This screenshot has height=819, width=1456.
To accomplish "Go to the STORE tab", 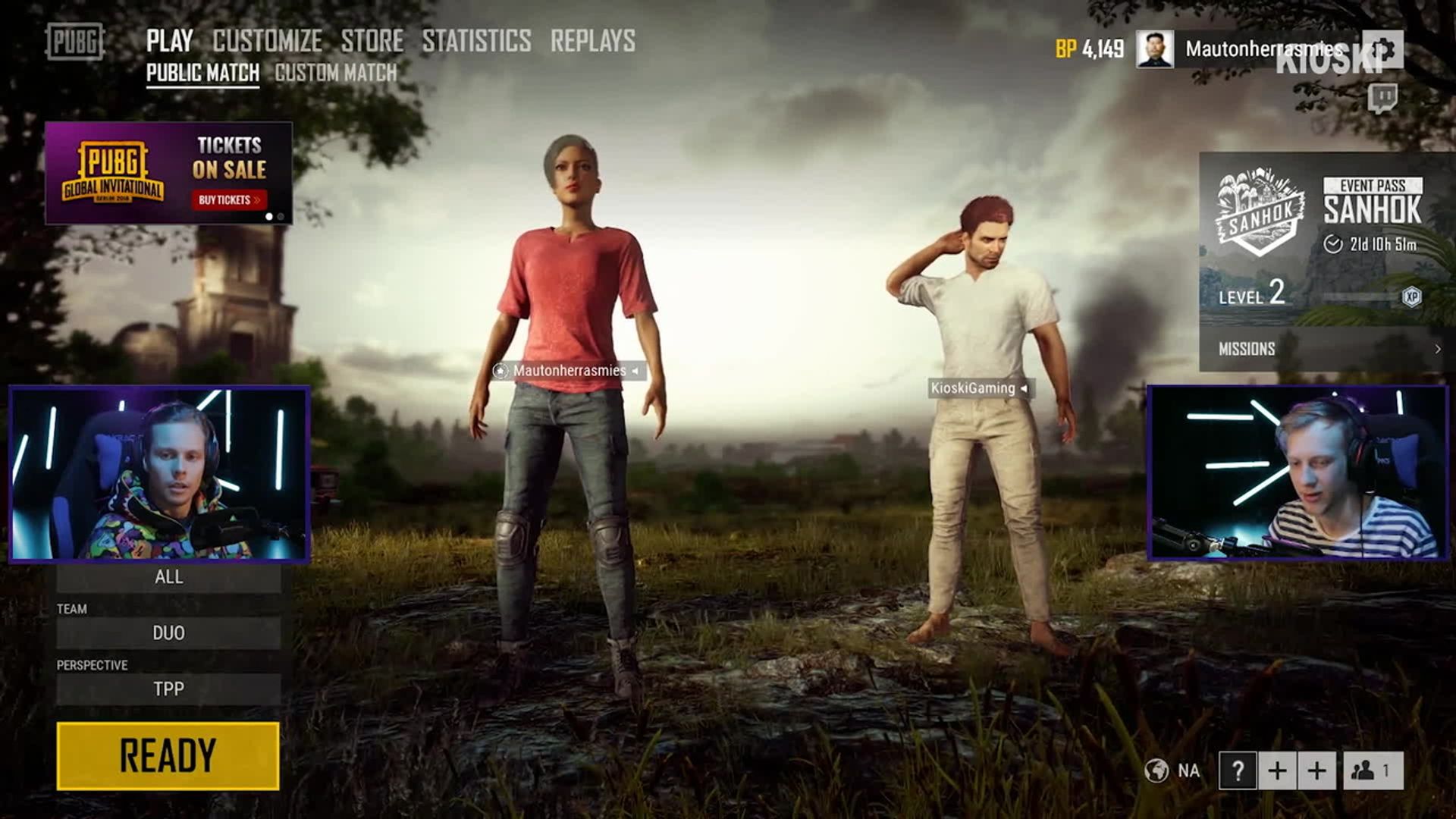I will pyautogui.click(x=372, y=41).
